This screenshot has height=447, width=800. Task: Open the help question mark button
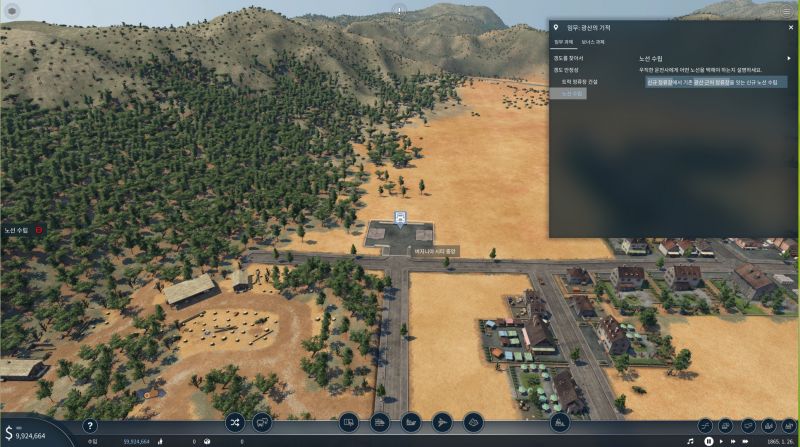(89, 425)
